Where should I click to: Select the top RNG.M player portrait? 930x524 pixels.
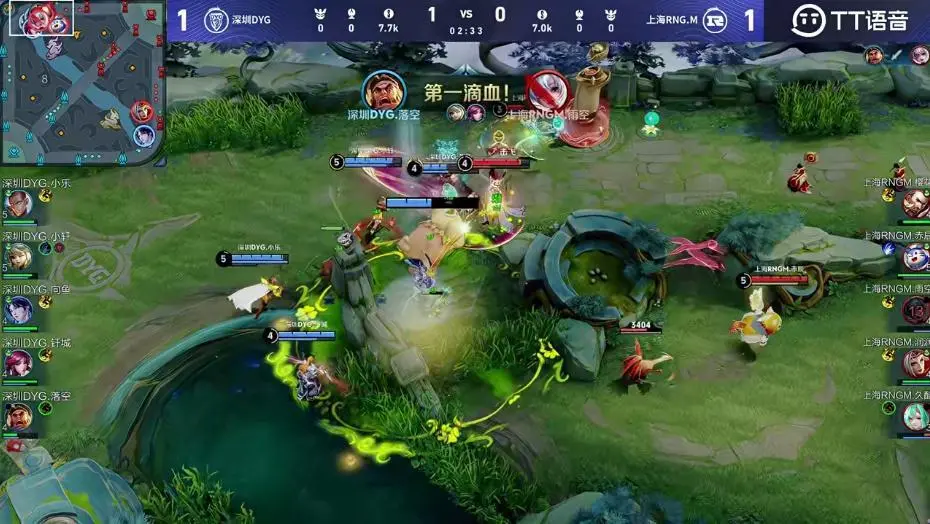click(914, 205)
